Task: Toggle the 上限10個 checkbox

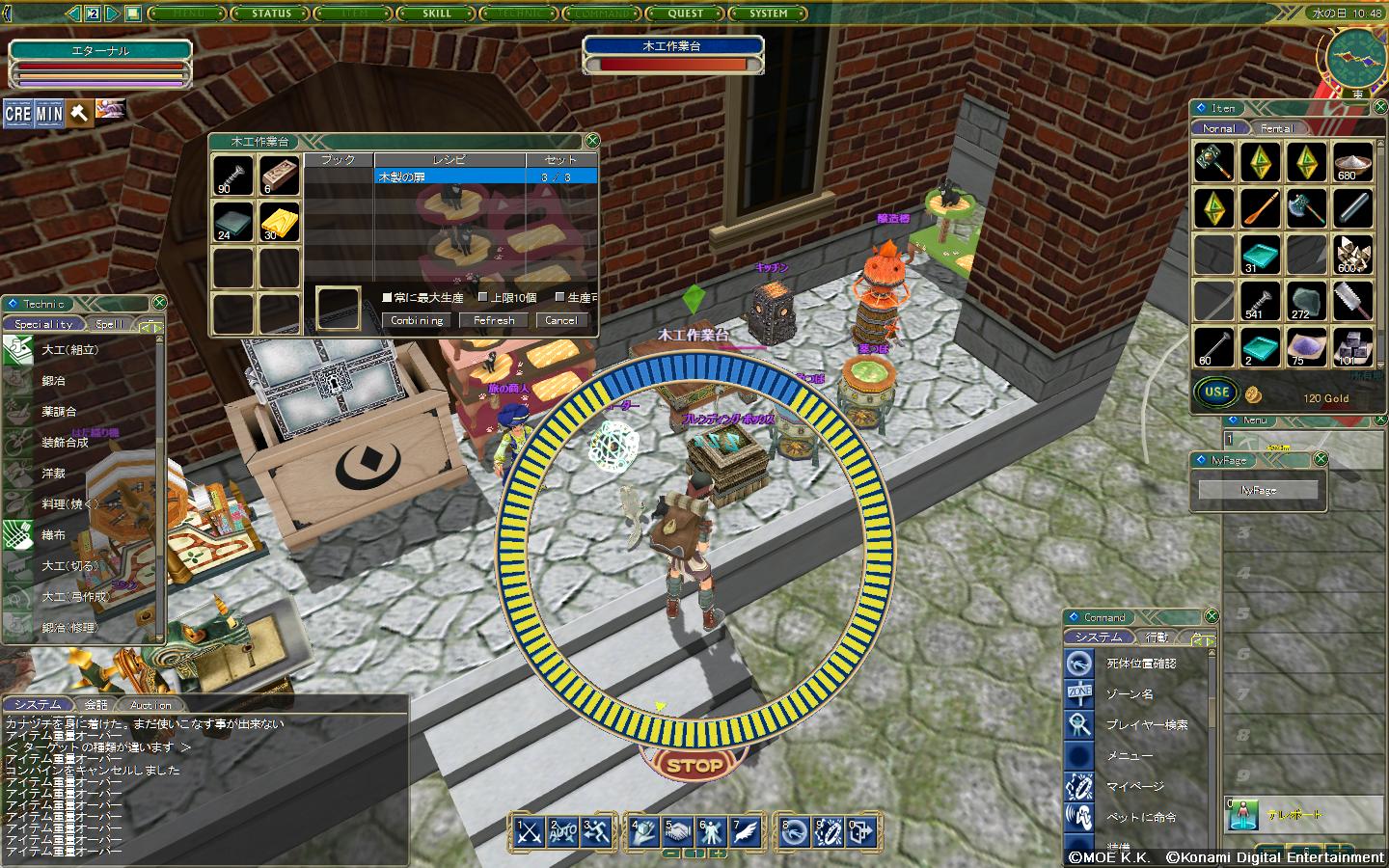Action: [x=483, y=297]
